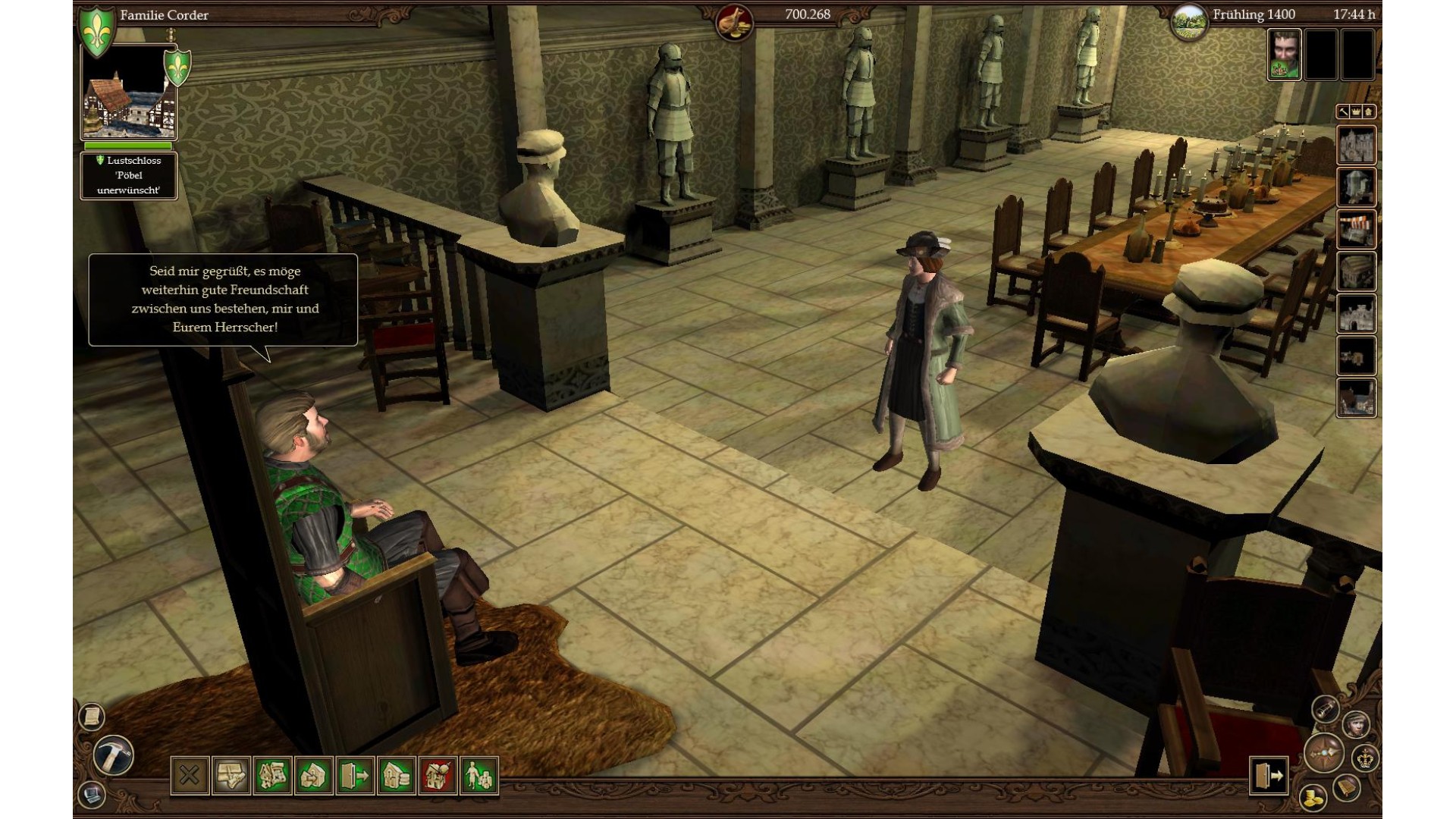Leave the building via black door button
The image size is (1456, 819).
1269,775
